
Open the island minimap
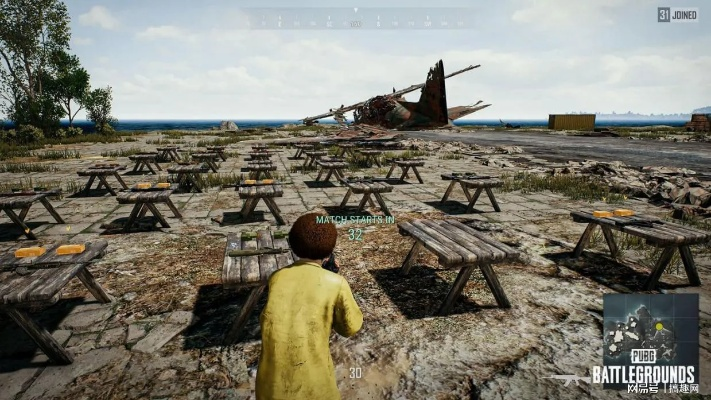[x=649, y=328]
